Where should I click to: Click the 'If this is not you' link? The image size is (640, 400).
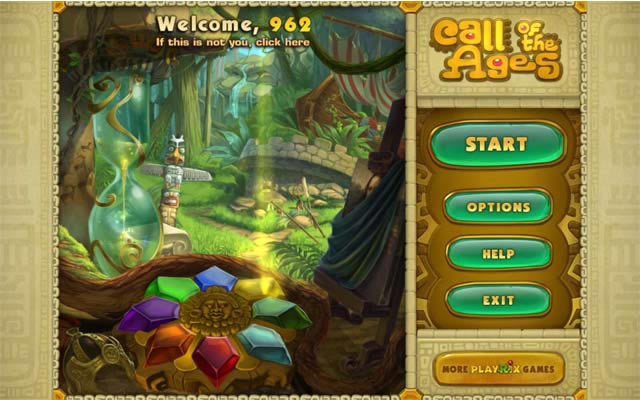tap(232, 43)
